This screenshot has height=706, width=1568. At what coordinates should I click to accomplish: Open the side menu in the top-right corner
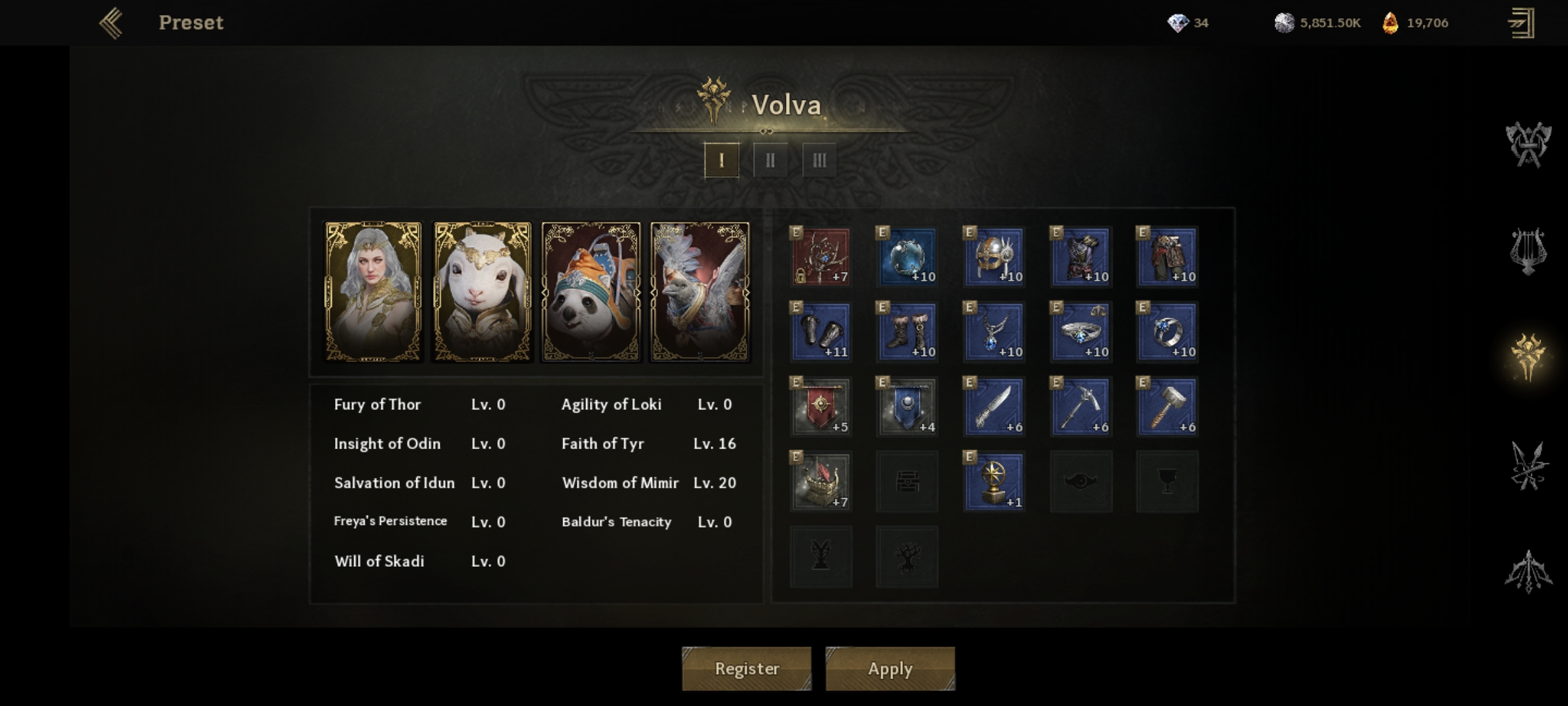pyautogui.click(x=1521, y=24)
